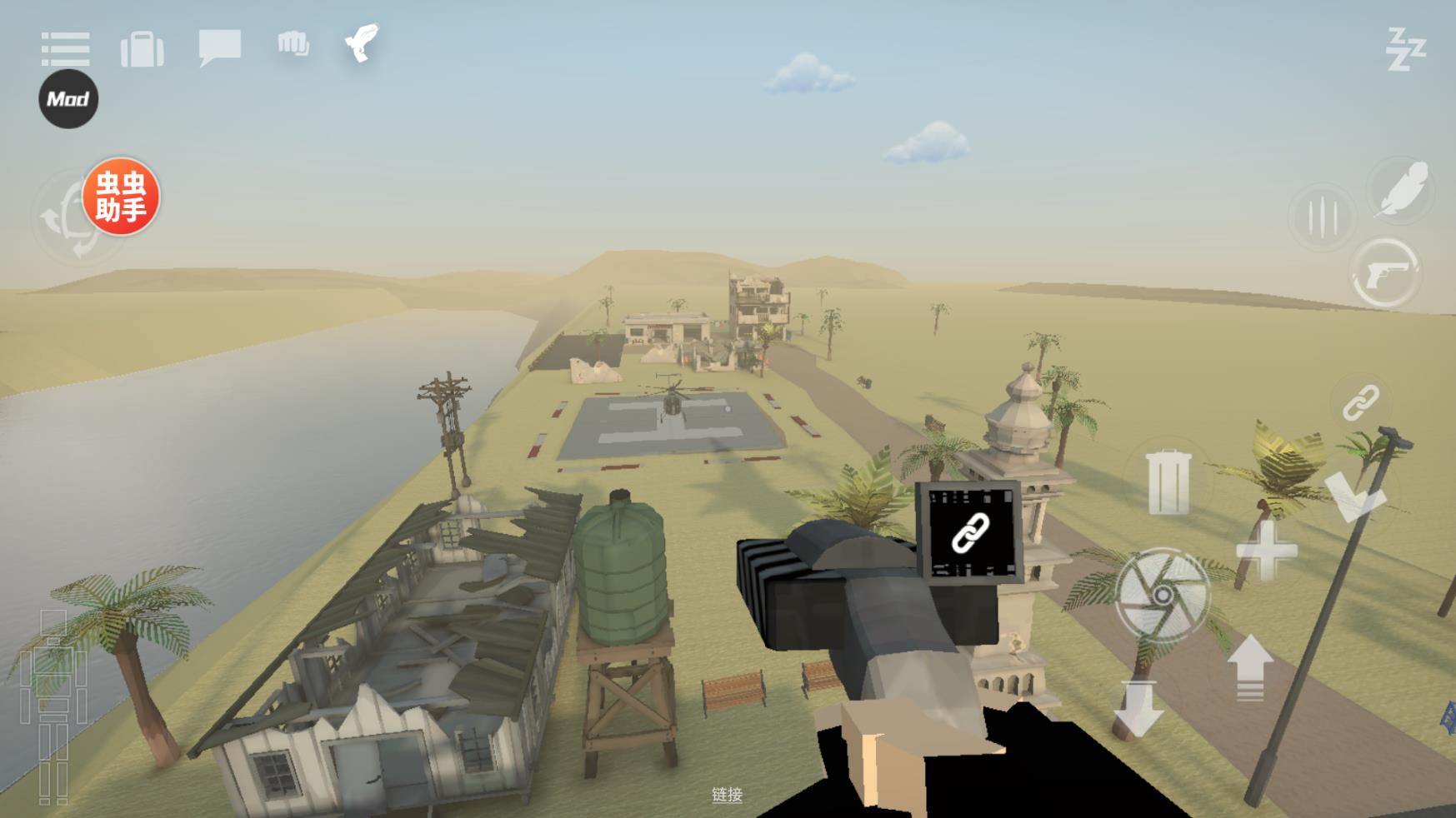Tap the camera shutter button
The image size is (1456, 818).
pos(1163,595)
